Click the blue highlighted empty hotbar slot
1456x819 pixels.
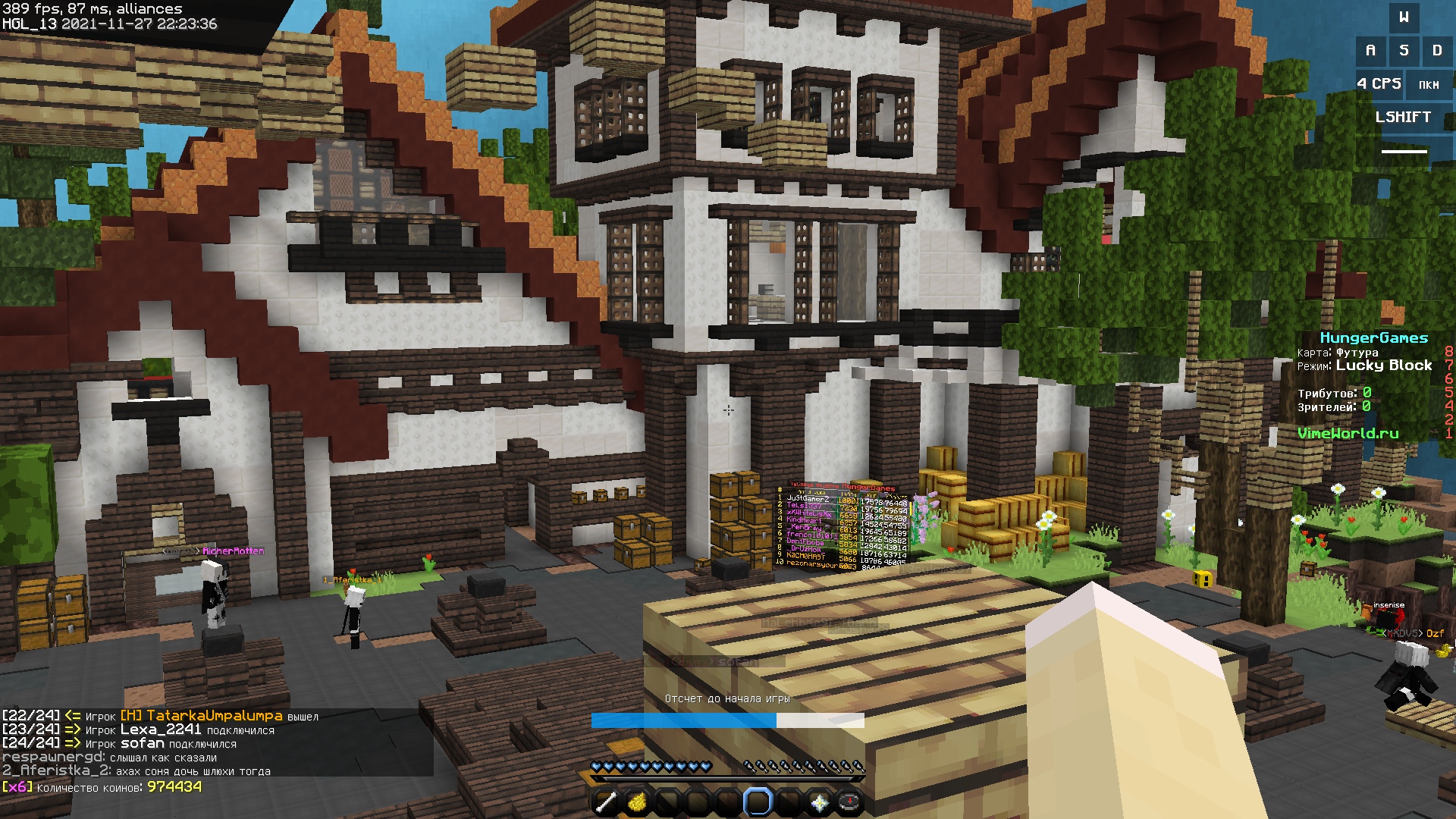click(758, 802)
